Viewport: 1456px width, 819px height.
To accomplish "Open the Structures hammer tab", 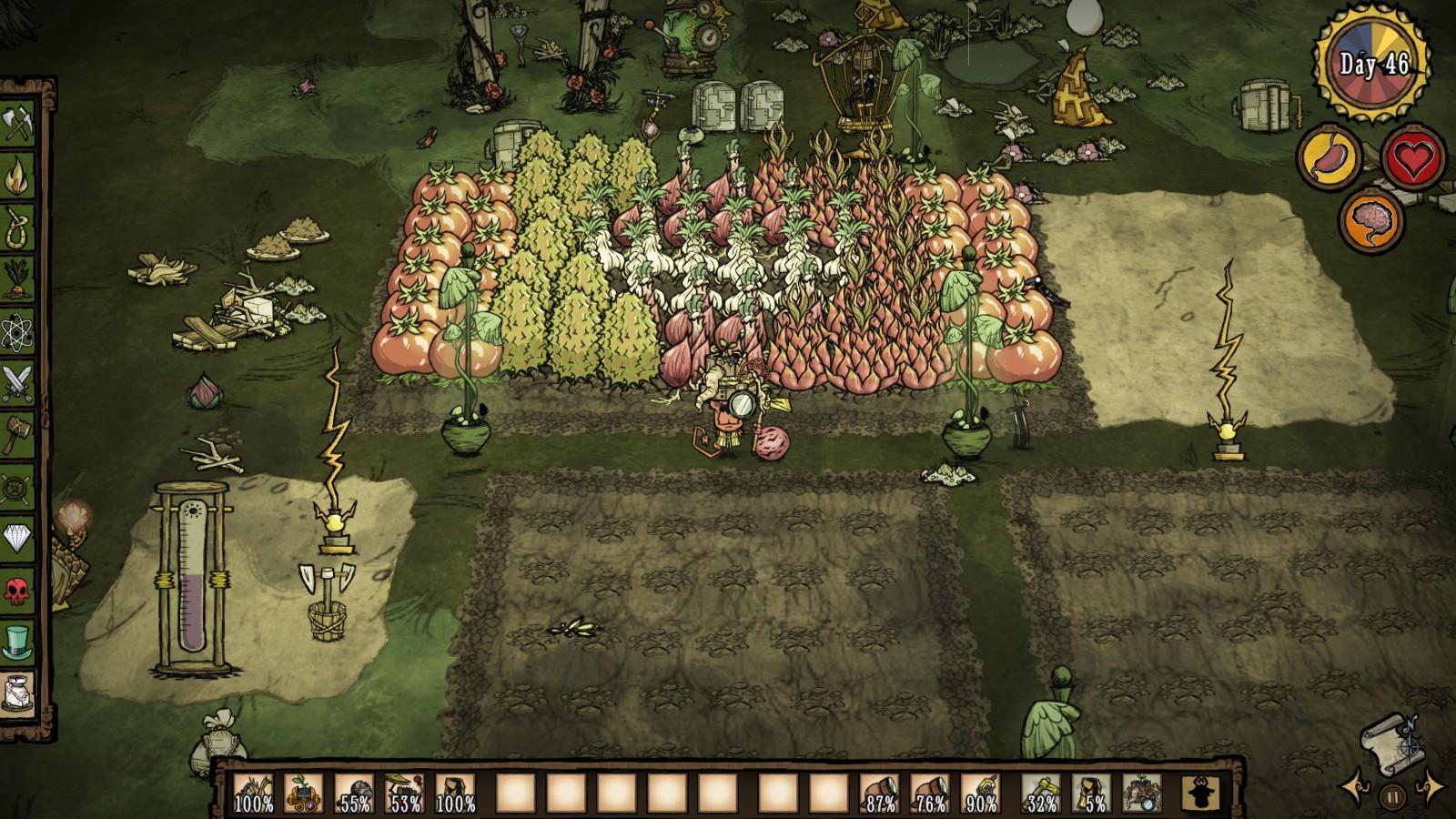I will 18,435.
